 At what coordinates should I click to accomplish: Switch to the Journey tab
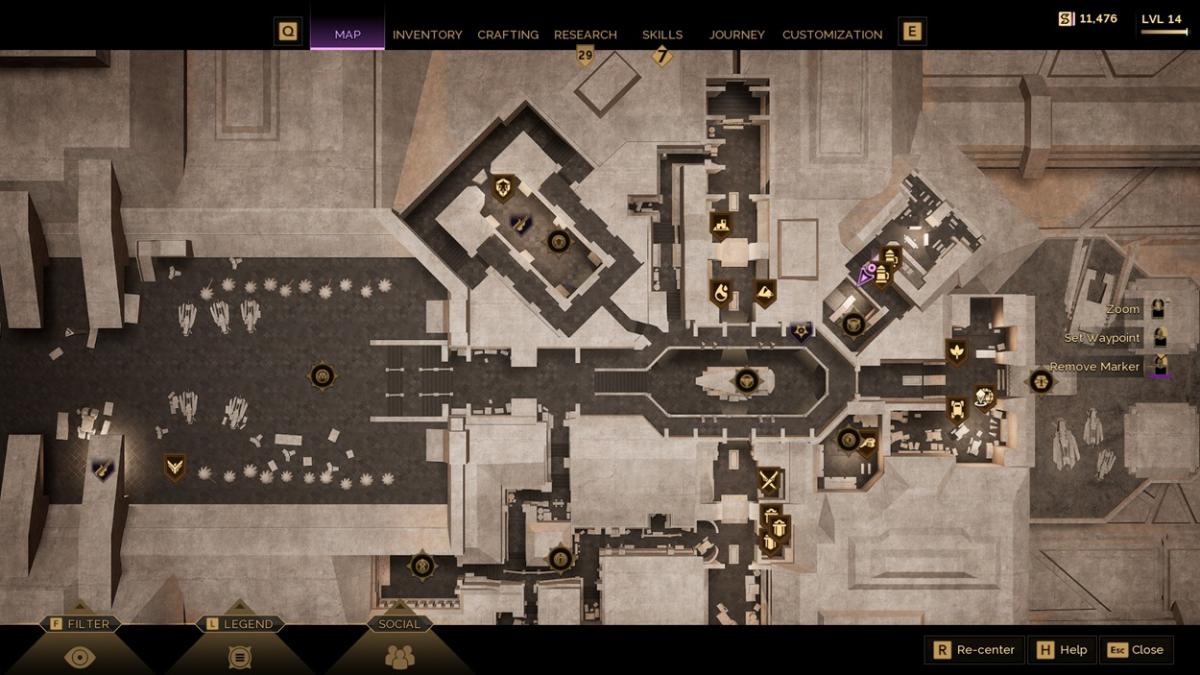[737, 34]
